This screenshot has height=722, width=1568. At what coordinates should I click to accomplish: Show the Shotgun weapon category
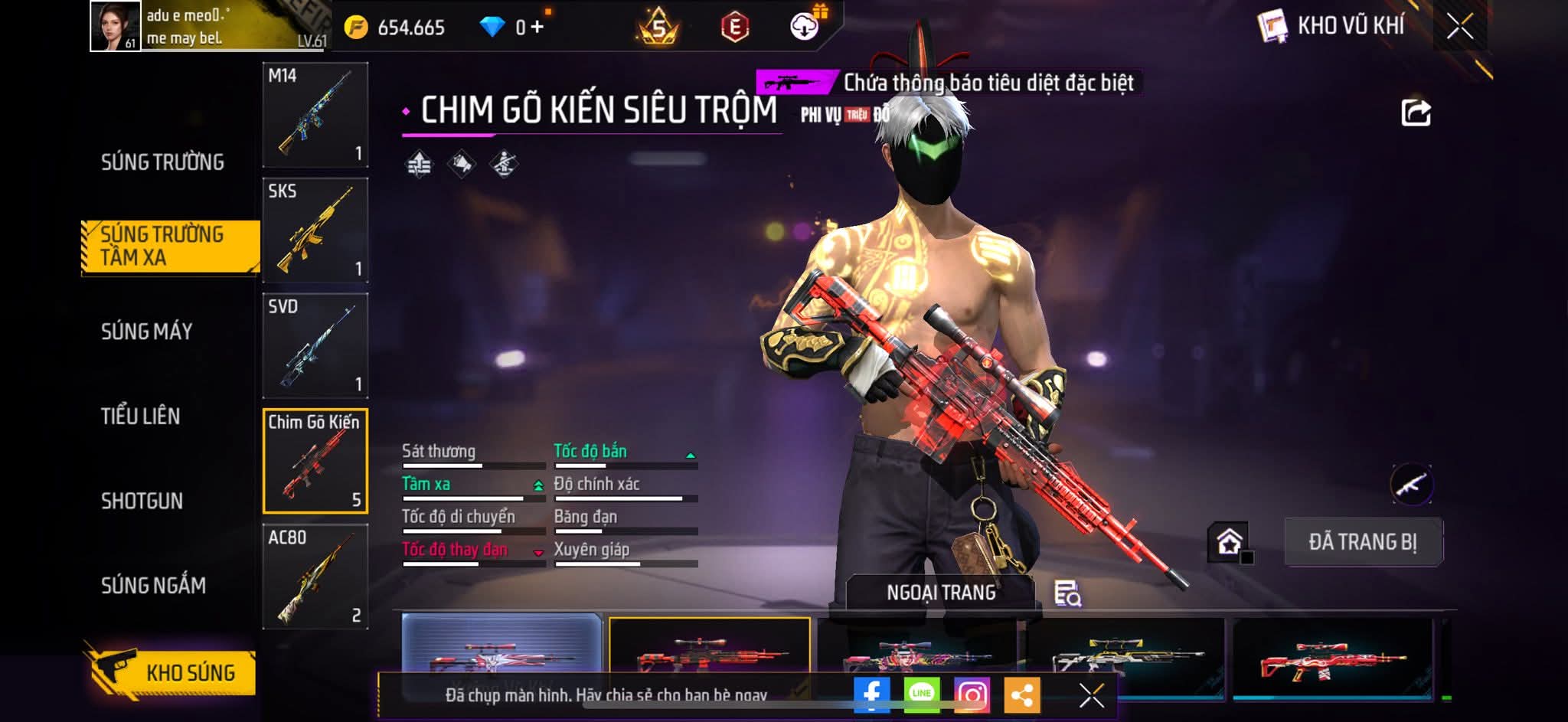point(142,501)
